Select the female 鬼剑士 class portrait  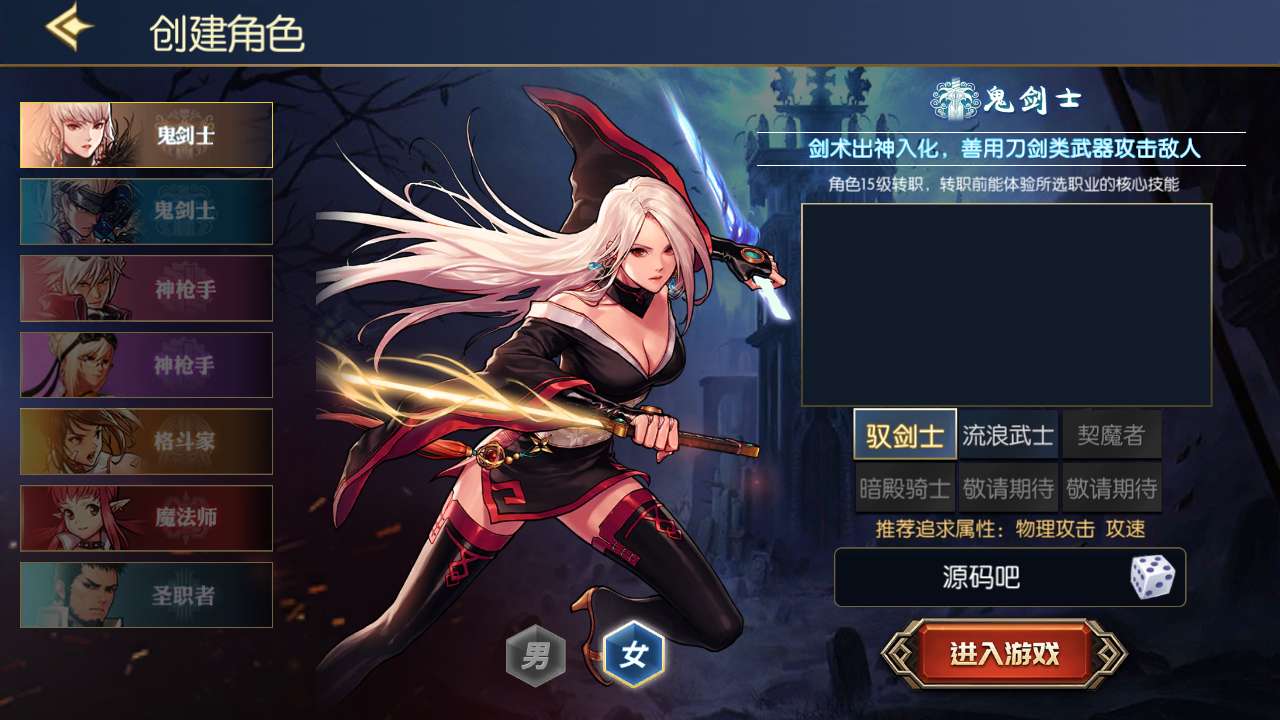(145, 135)
